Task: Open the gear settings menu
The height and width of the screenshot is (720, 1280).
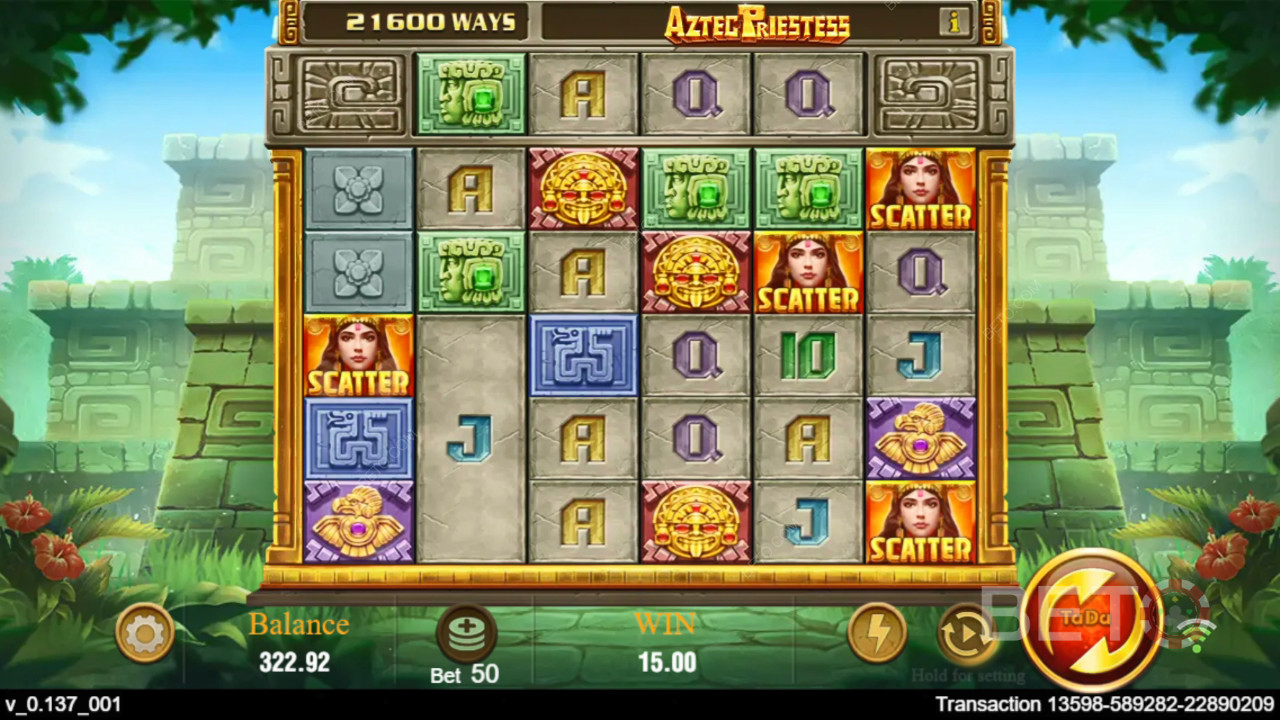Action: tap(145, 633)
